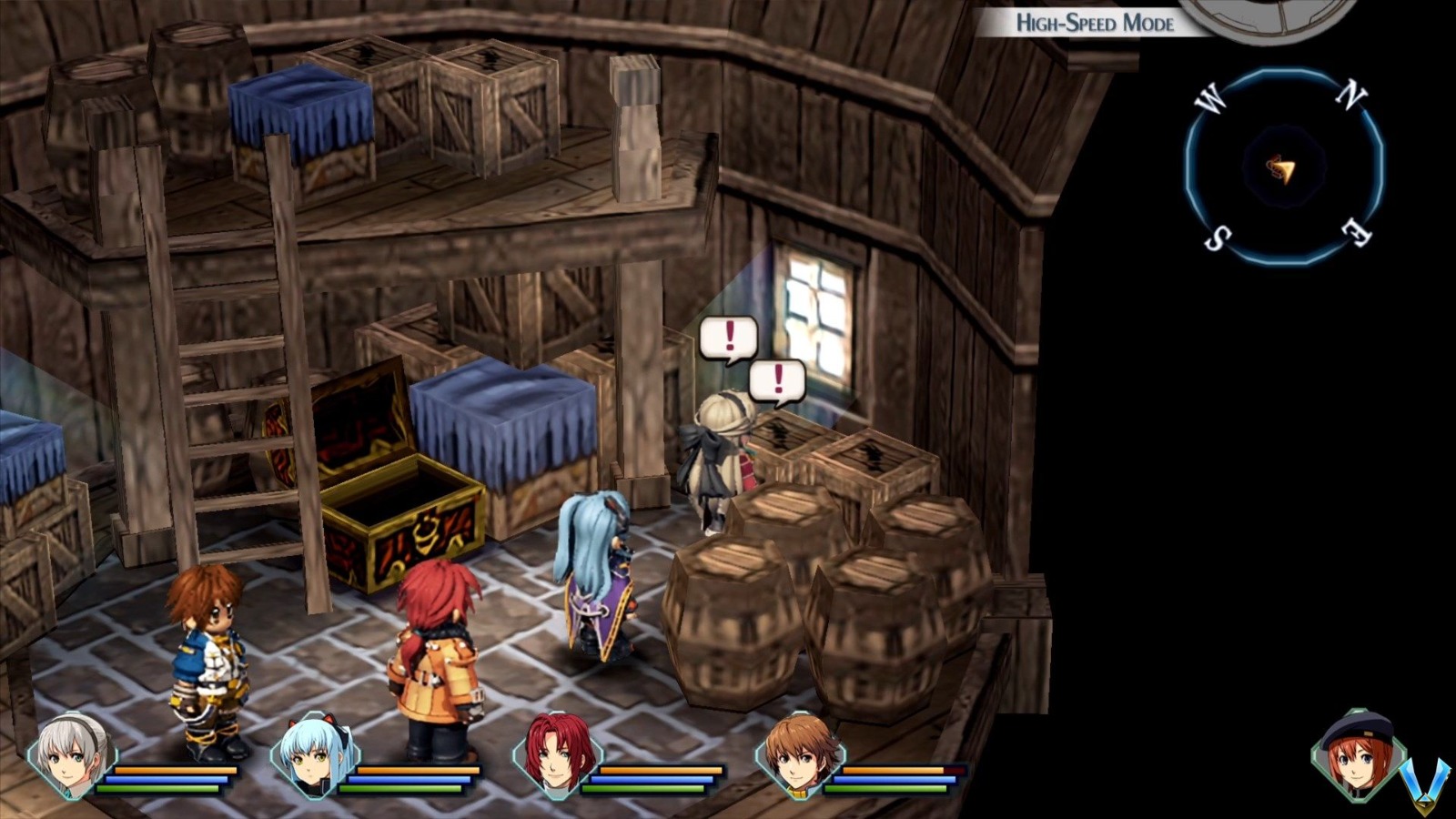Click the compass minimap
This screenshot has width=1456, height=819.
[x=1284, y=167]
